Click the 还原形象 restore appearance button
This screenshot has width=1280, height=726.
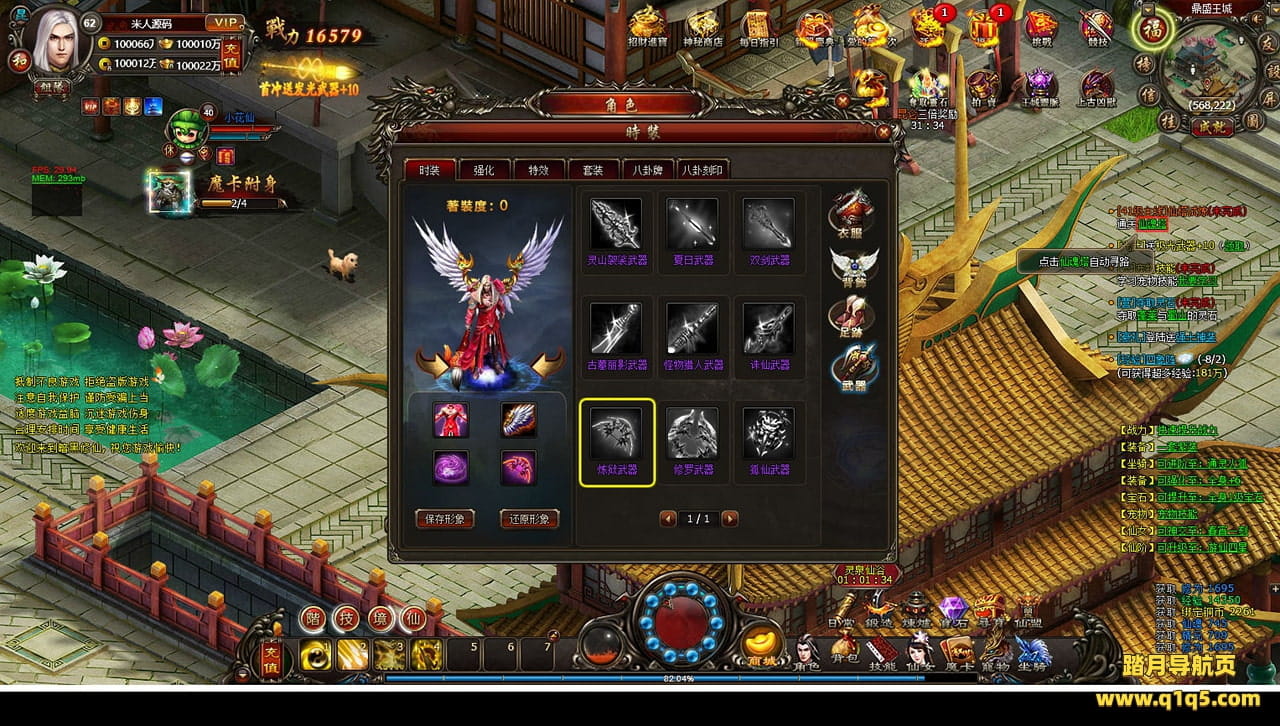pyautogui.click(x=529, y=519)
